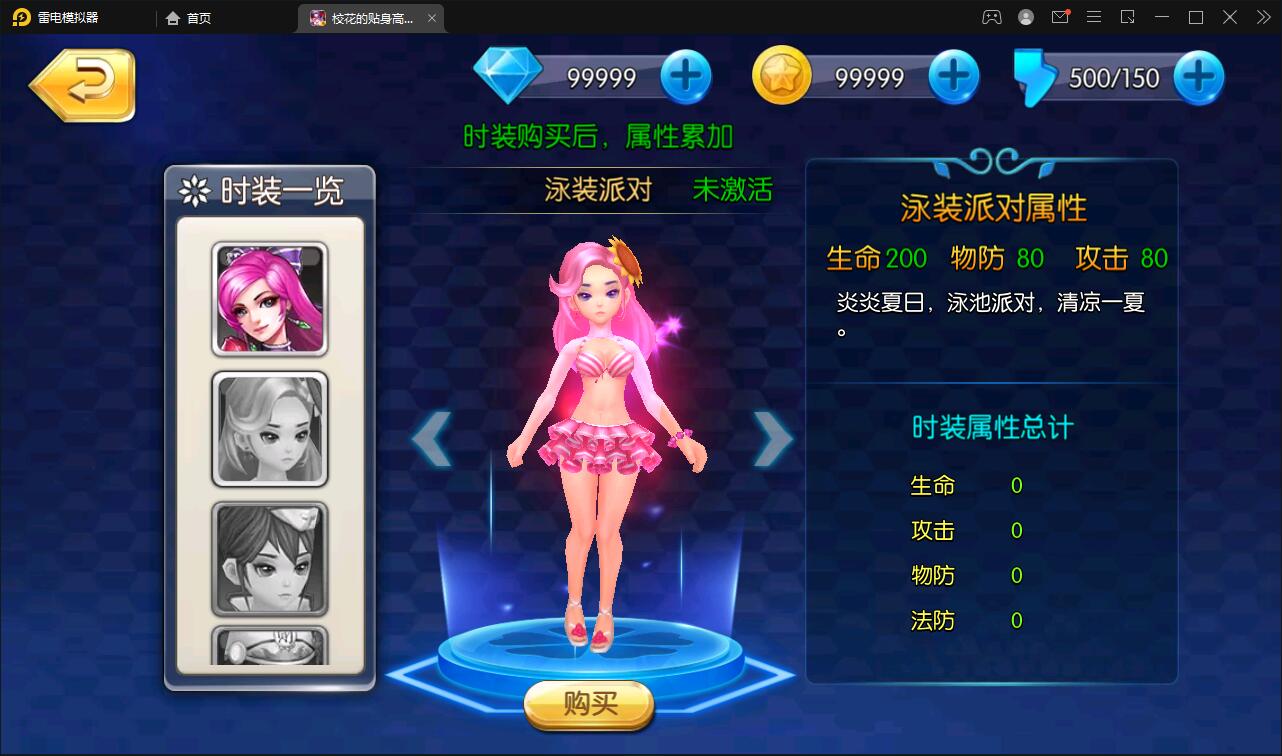Click the user account avatar icon
This screenshot has width=1282, height=756.
pos(1025,17)
